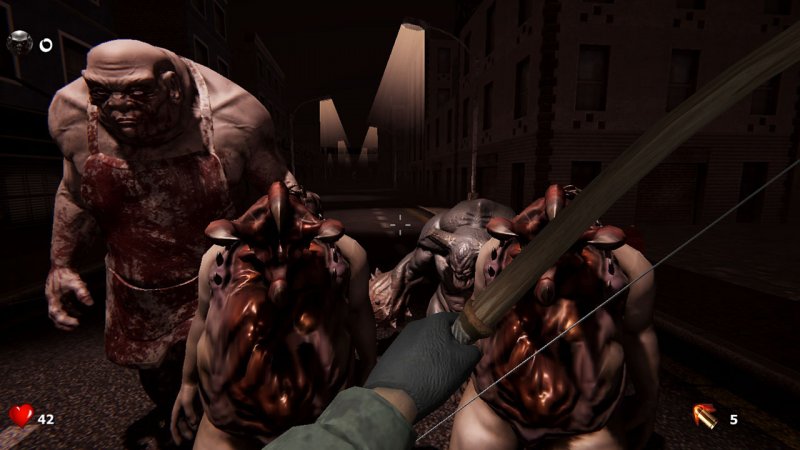Select the bullet ammo icon
This screenshot has height=450, width=800.
pyautogui.click(x=706, y=416)
